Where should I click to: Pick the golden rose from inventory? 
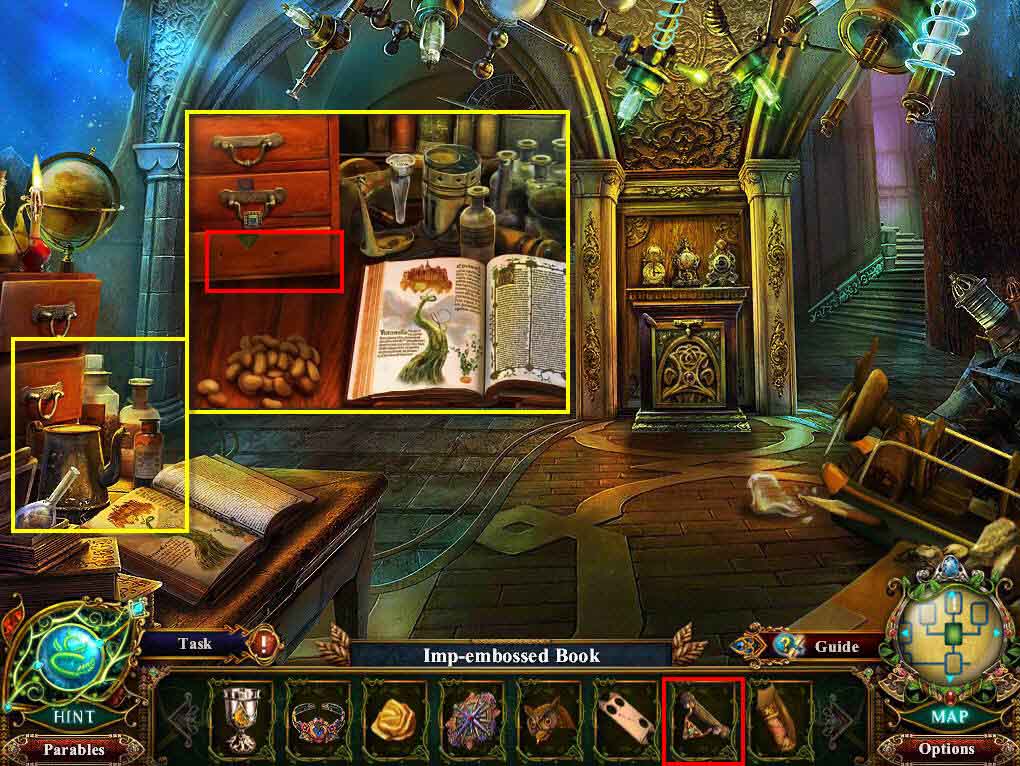[x=395, y=716]
